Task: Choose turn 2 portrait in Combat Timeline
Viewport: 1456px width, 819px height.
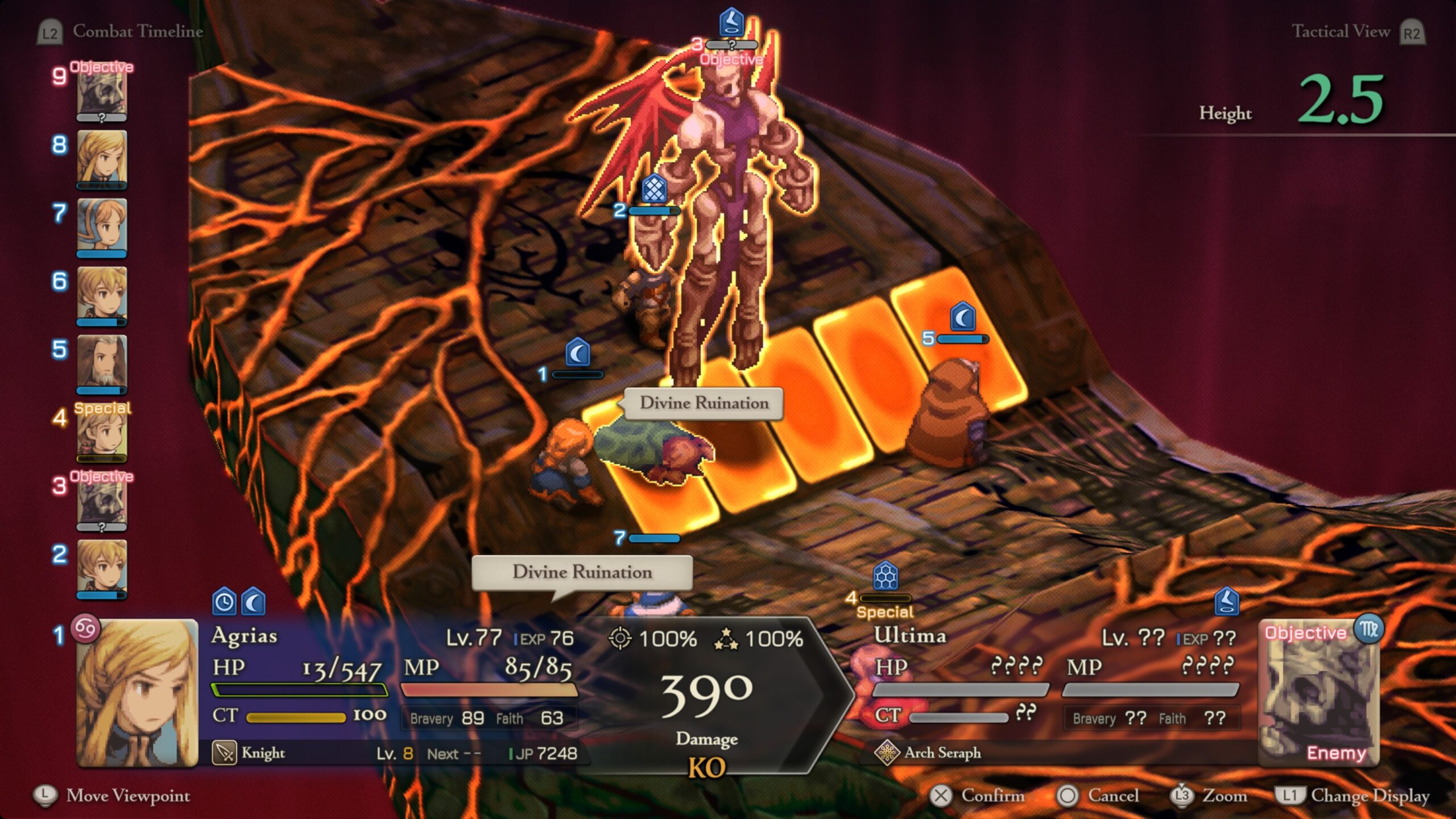Action: click(102, 568)
